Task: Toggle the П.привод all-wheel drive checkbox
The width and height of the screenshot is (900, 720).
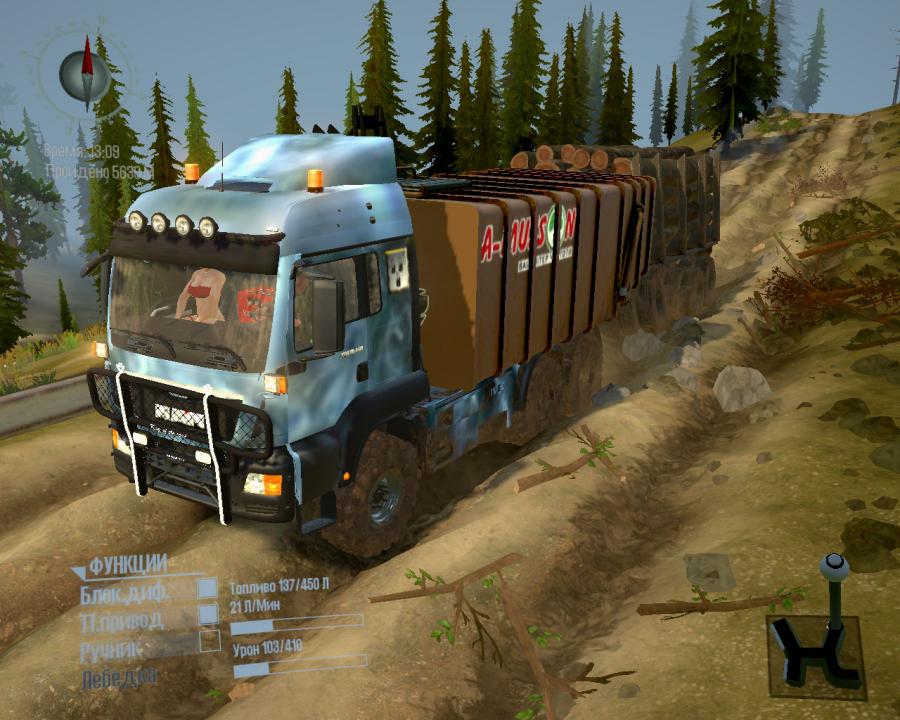Action: pyautogui.click(x=208, y=614)
